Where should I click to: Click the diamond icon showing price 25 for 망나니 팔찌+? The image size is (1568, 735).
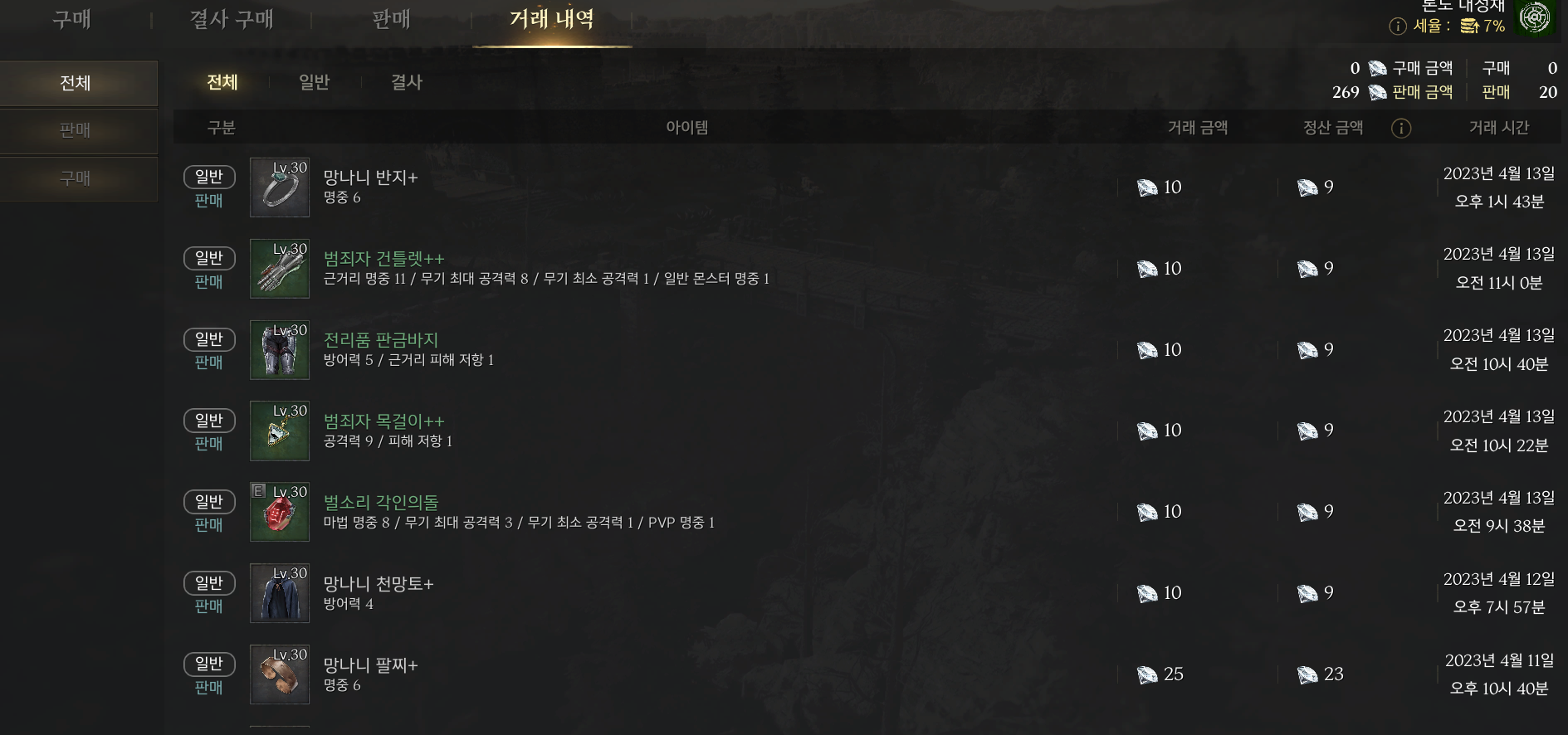pos(1146,674)
